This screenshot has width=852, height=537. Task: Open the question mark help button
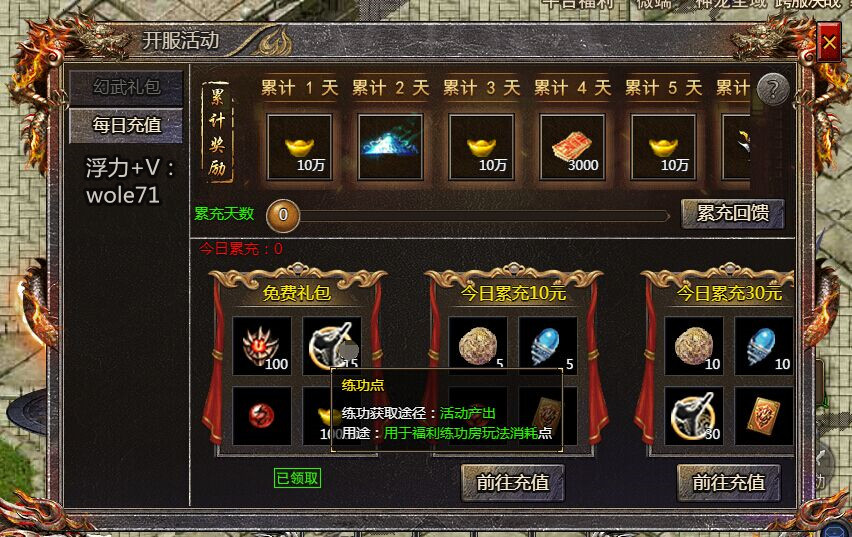coord(772,90)
